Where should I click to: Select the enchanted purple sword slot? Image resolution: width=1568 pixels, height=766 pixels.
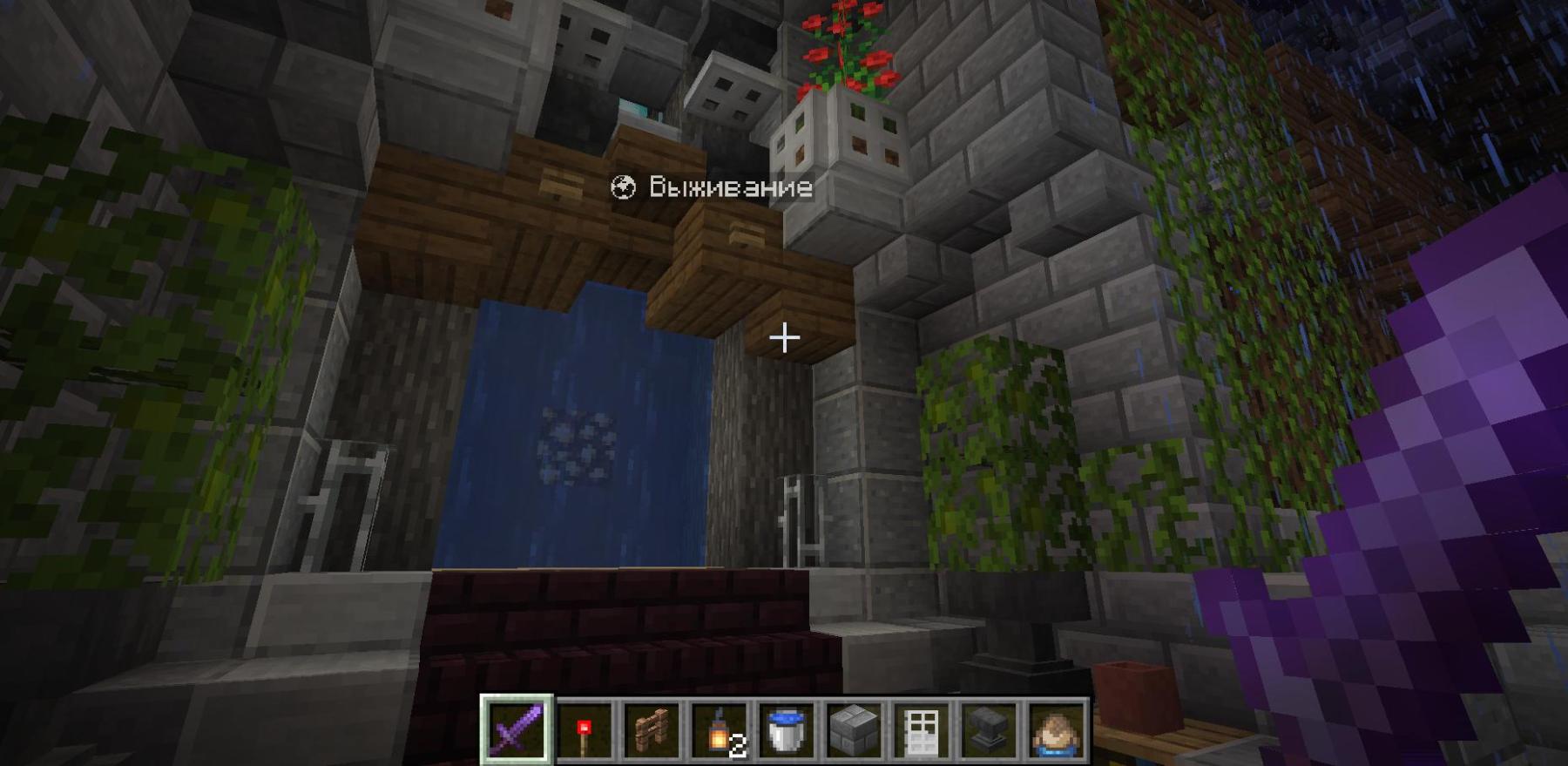(x=517, y=730)
